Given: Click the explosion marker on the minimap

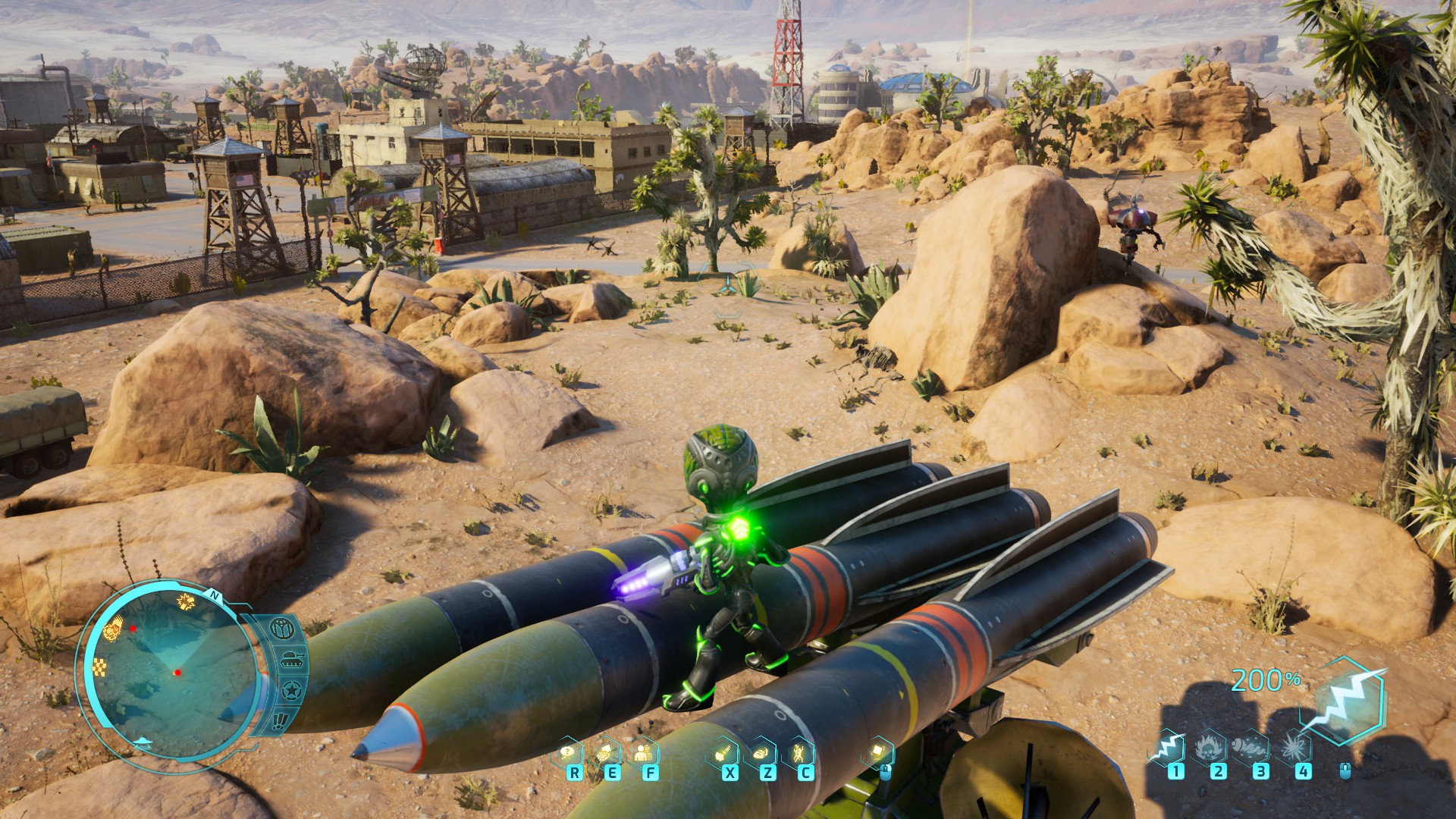Looking at the screenshot, I should pos(185,601).
